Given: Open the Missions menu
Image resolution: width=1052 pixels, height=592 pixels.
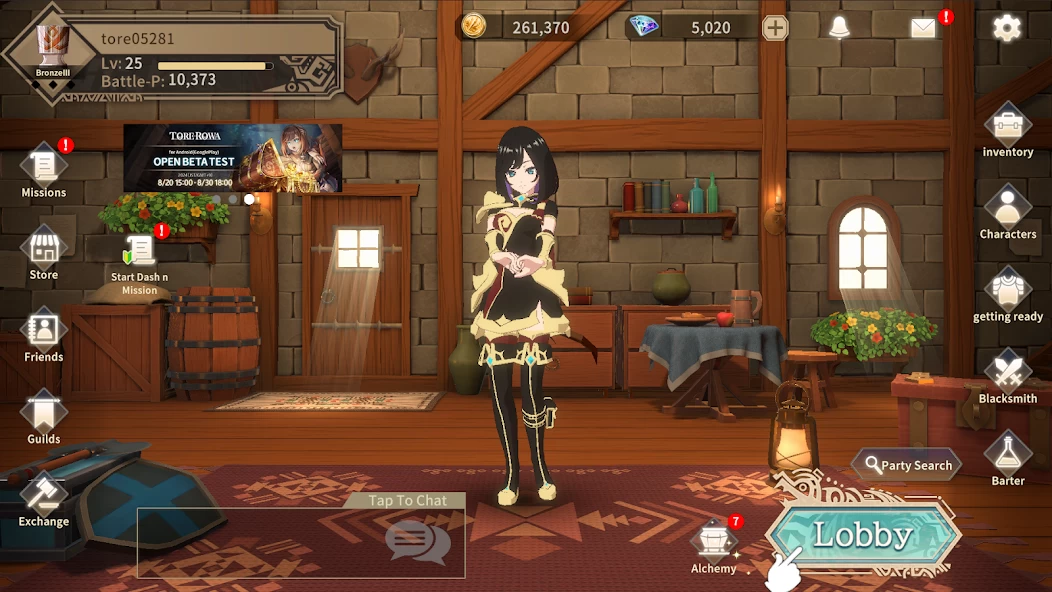Looking at the screenshot, I should pyautogui.click(x=44, y=168).
